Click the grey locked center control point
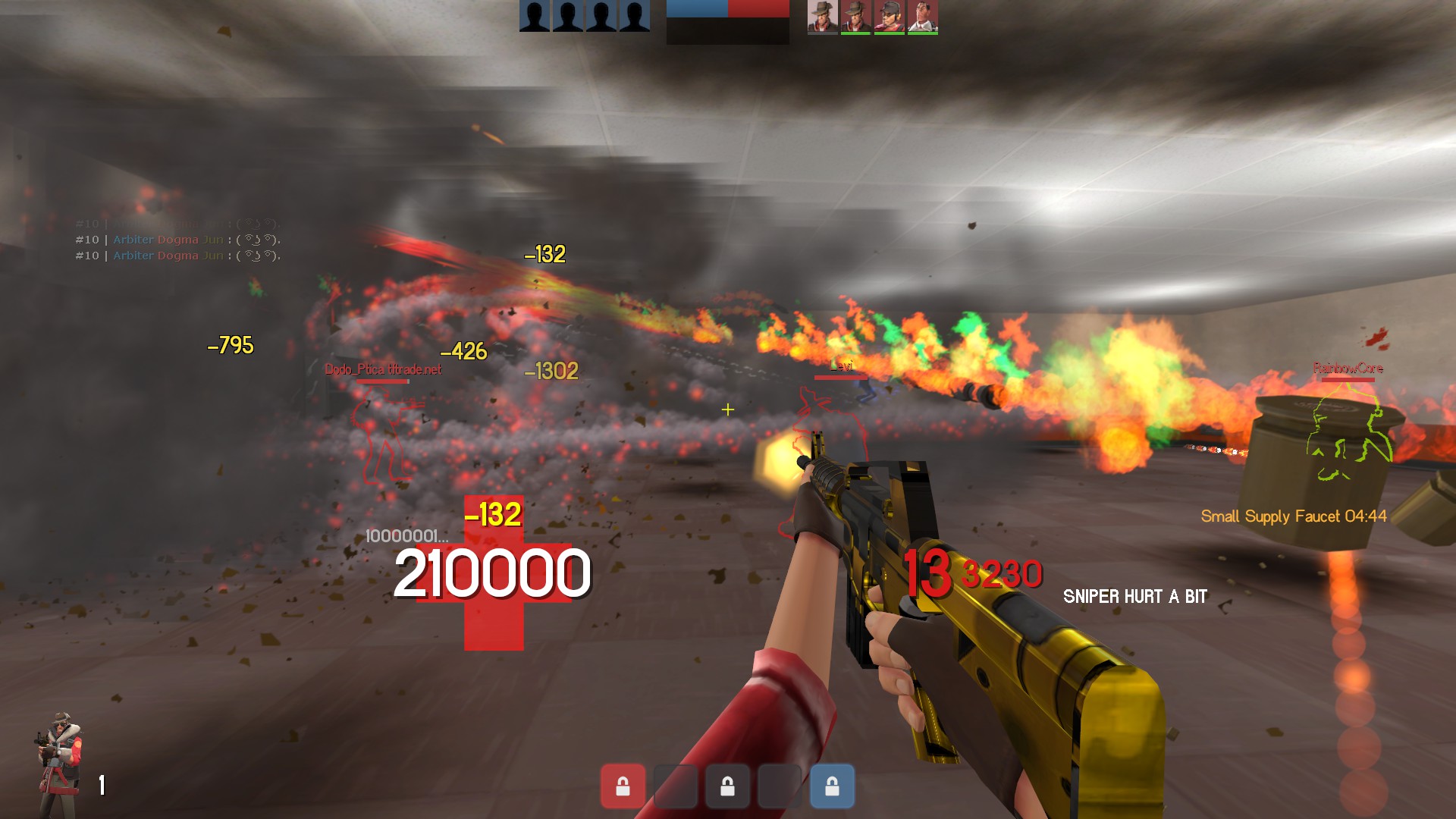Image resolution: width=1456 pixels, height=819 pixels. [x=727, y=786]
